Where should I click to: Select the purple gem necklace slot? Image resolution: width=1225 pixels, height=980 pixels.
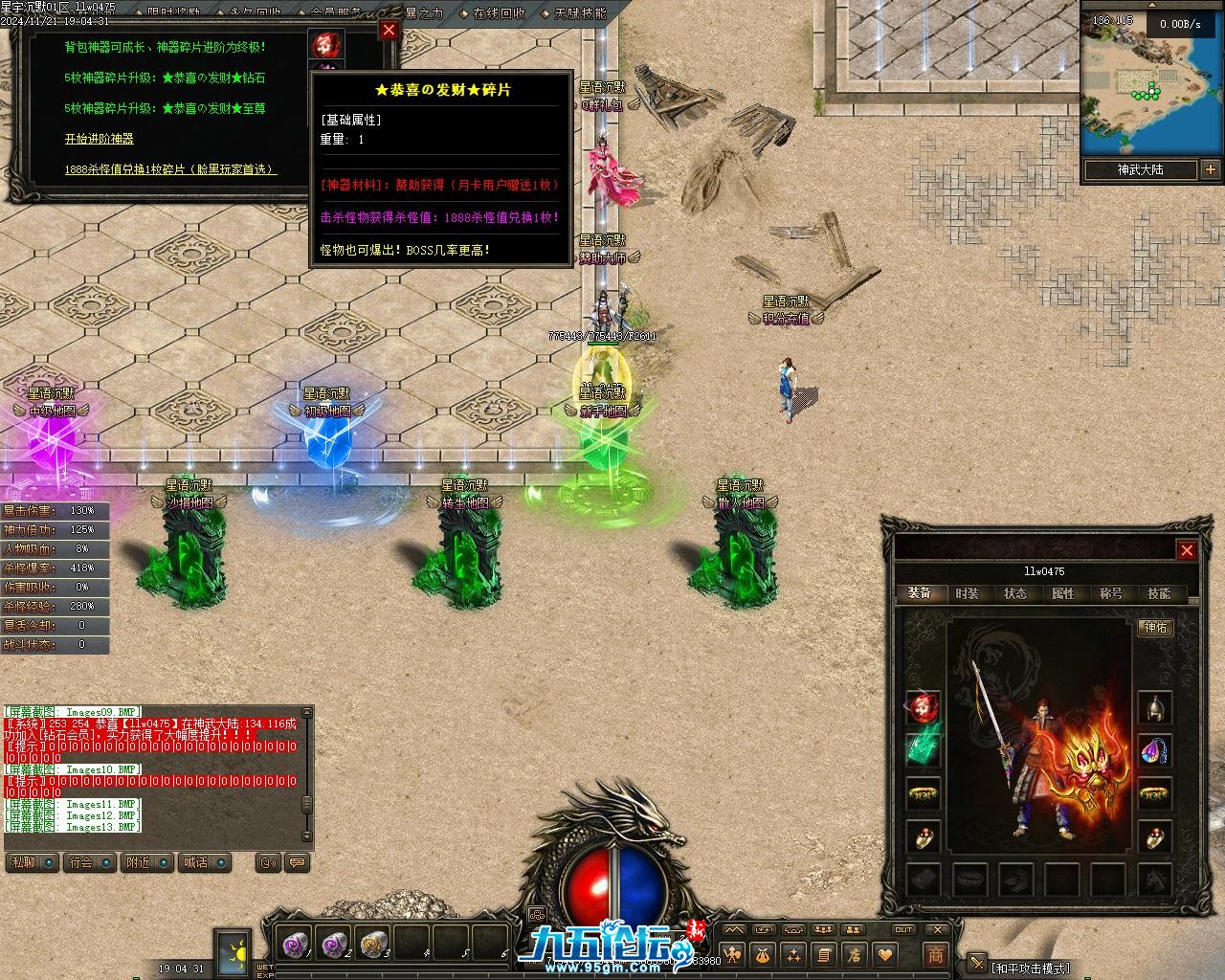(x=1155, y=751)
